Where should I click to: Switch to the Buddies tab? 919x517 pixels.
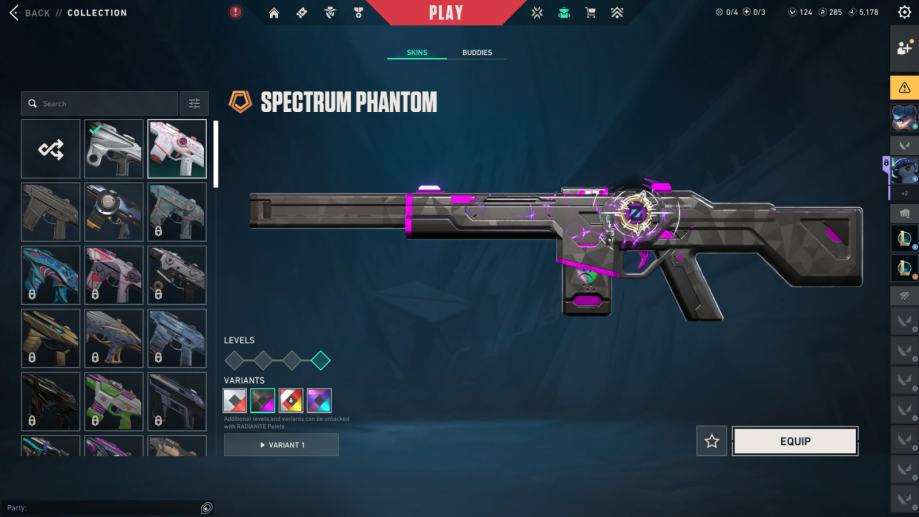[x=477, y=52]
